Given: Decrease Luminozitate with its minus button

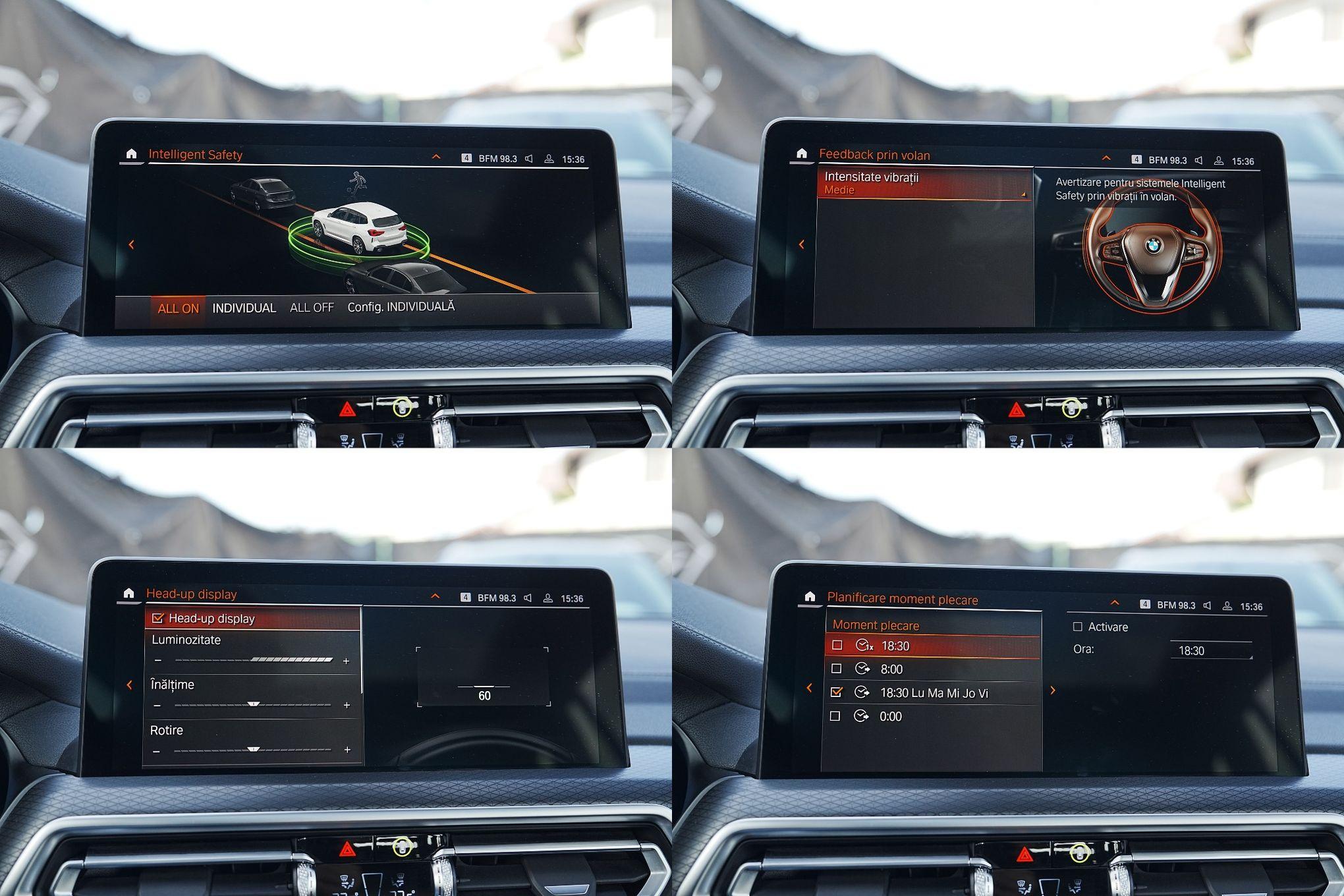Looking at the screenshot, I should tap(157, 660).
